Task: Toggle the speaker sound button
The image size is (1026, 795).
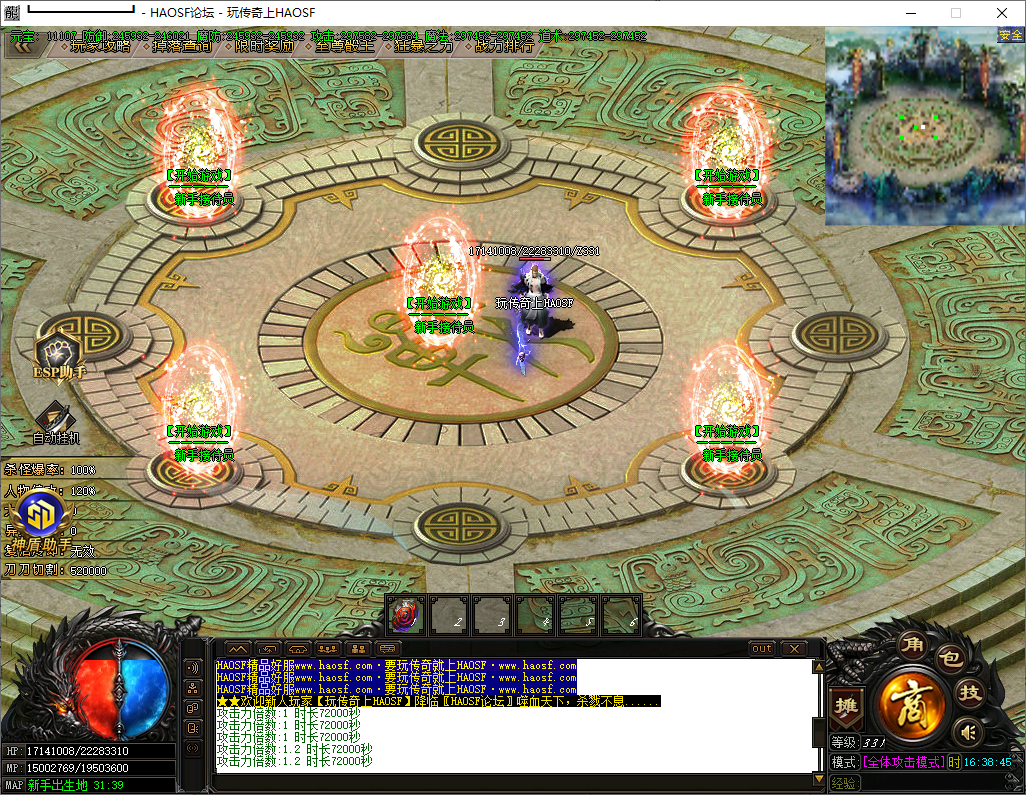Action: click(x=967, y=733)
